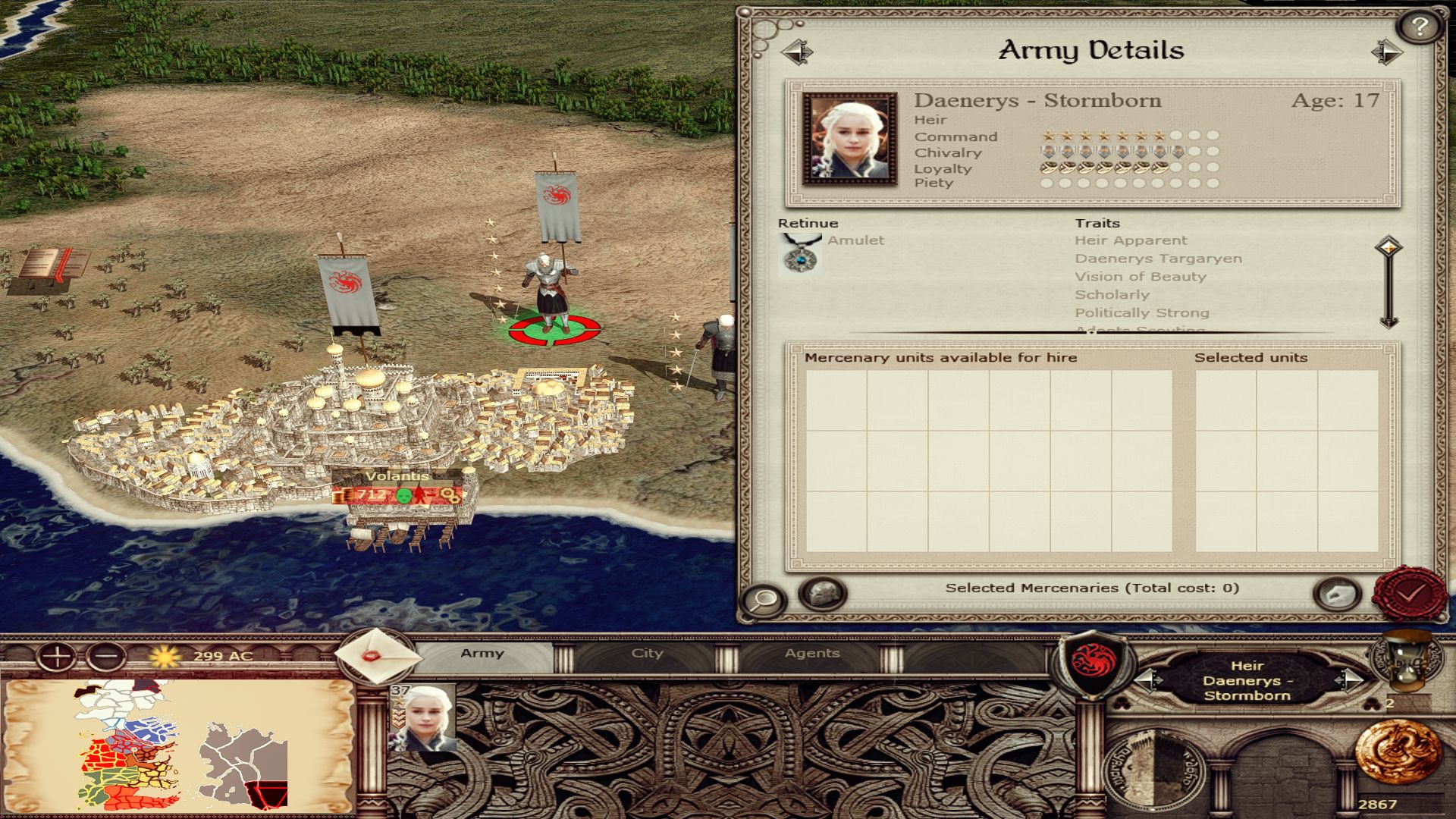Click the helmet icon button in panel

click(x=822, y=593)
